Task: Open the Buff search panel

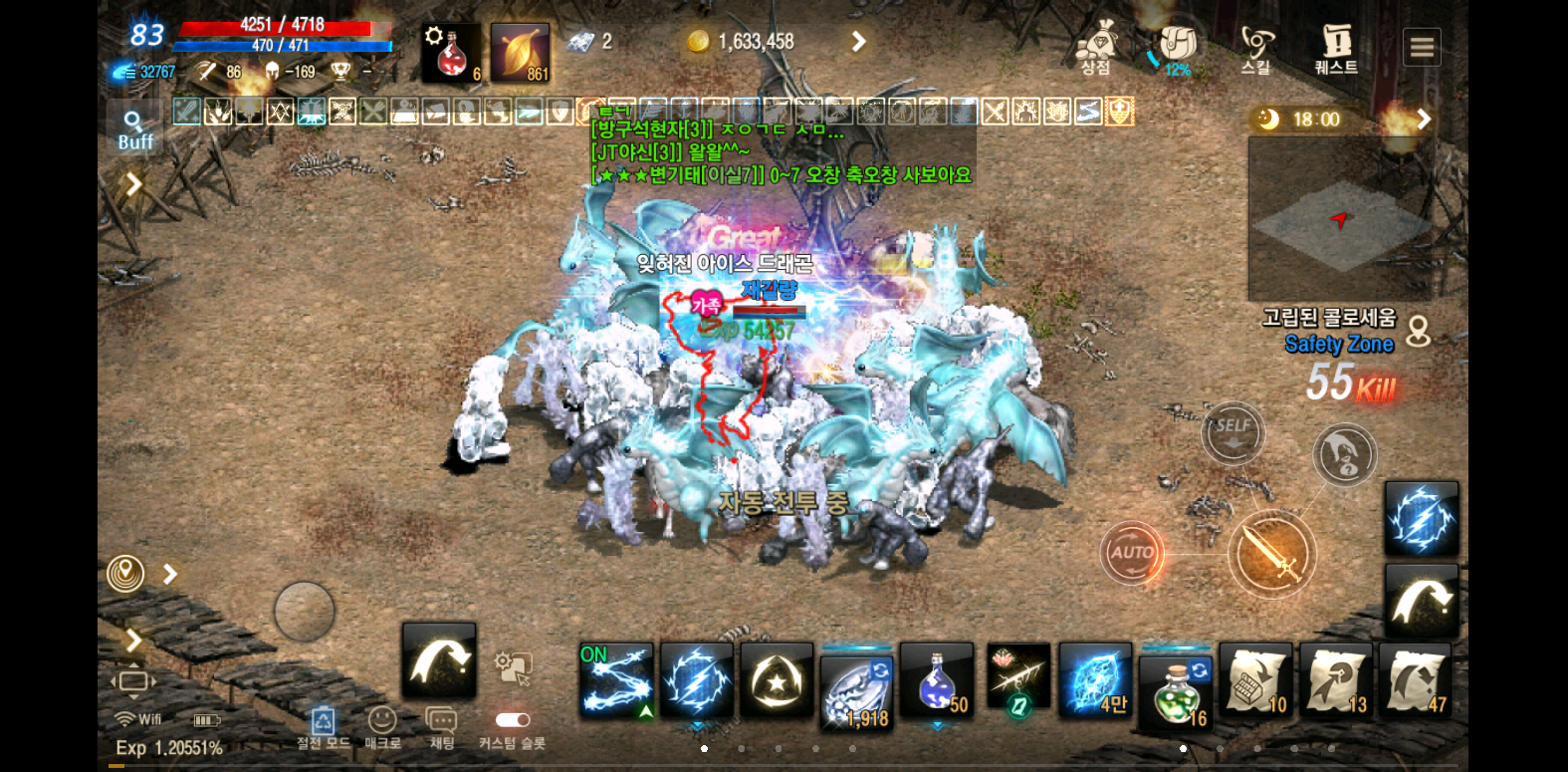Action: click(134, 129)
